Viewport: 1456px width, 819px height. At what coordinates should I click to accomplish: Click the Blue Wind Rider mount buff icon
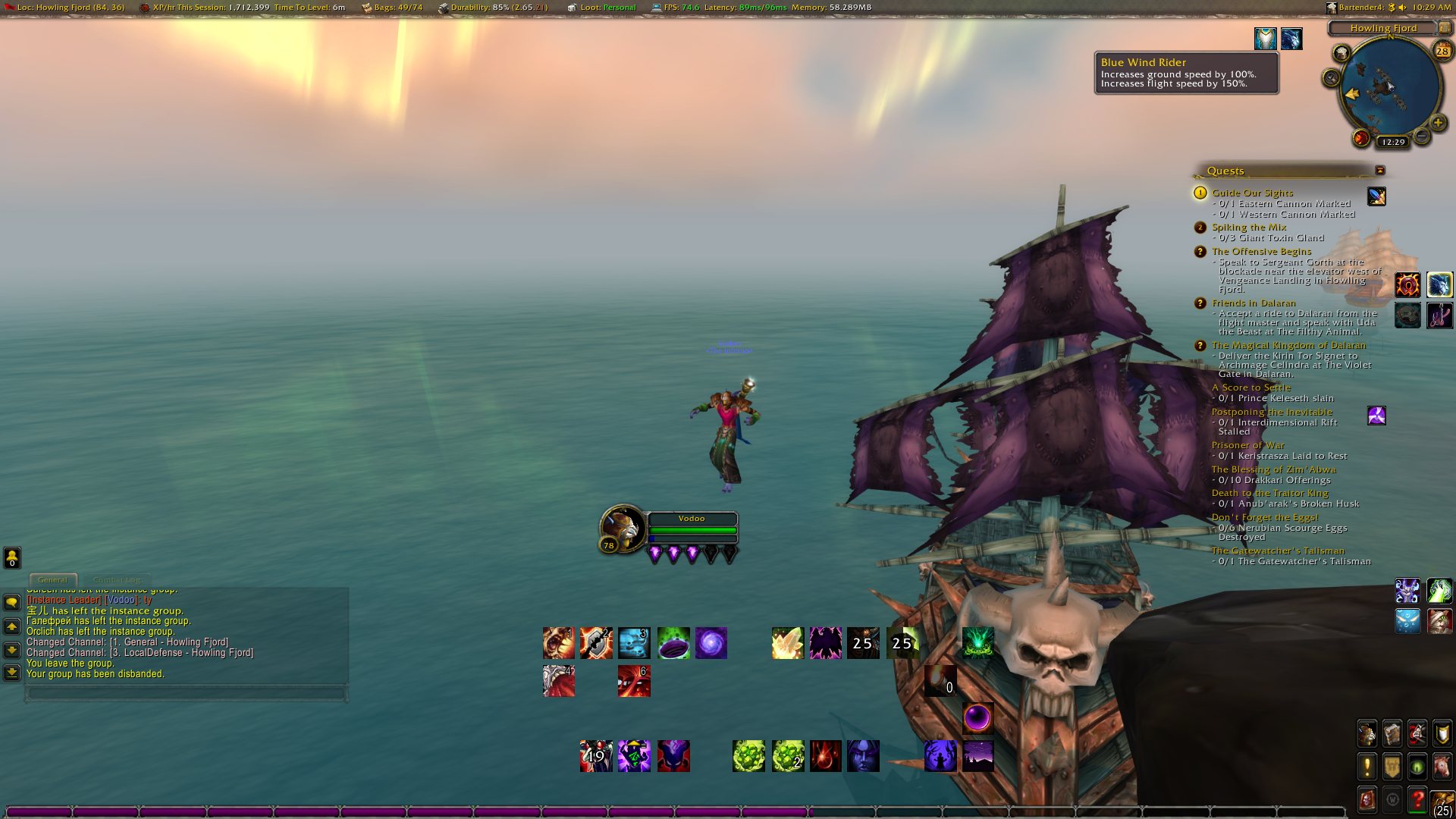click(x=1291, y=39)
